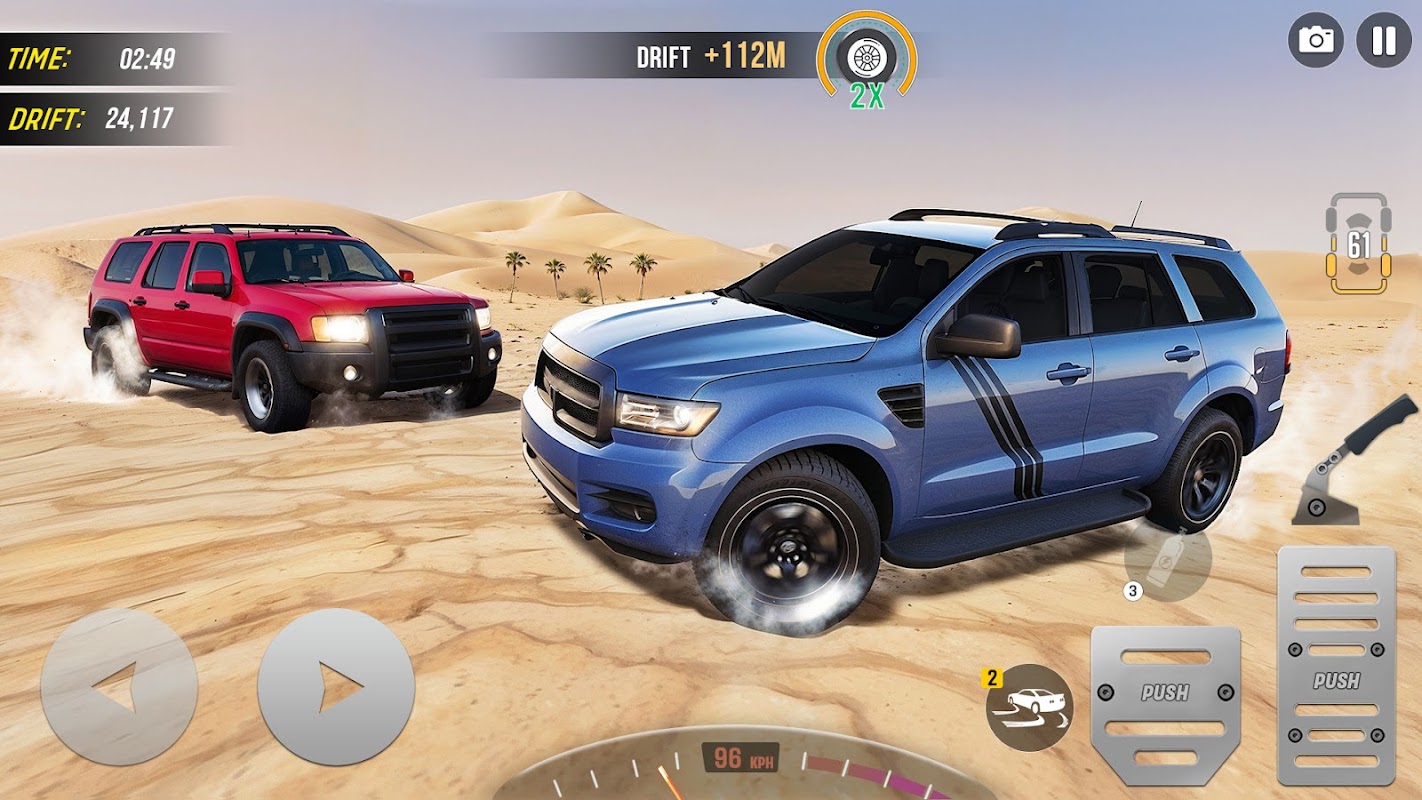Steer left with the left arrow button
Viewport: 1422px width, 800px height.
point(118,687)
